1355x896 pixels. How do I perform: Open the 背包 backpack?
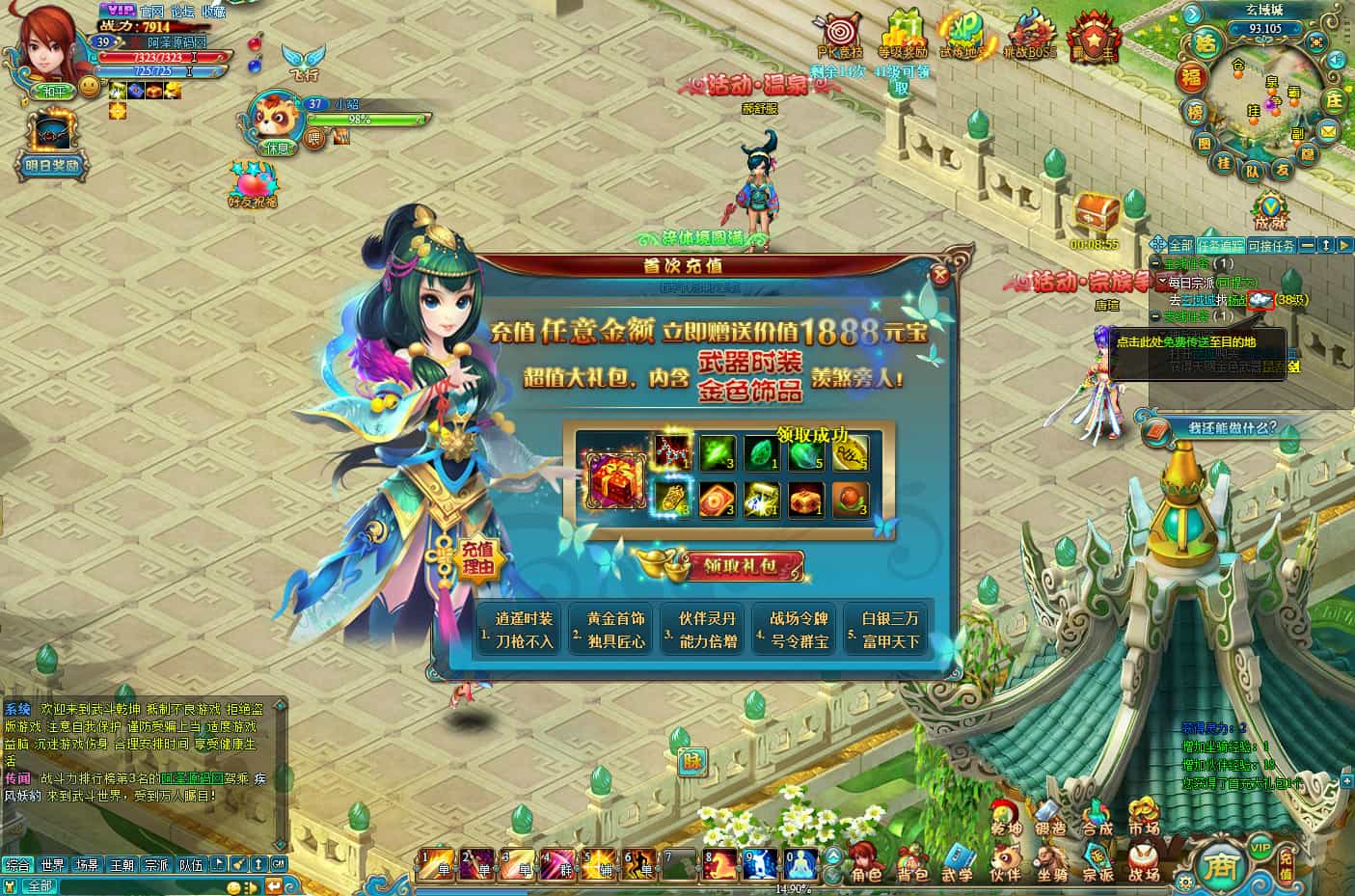pos(911,862)
